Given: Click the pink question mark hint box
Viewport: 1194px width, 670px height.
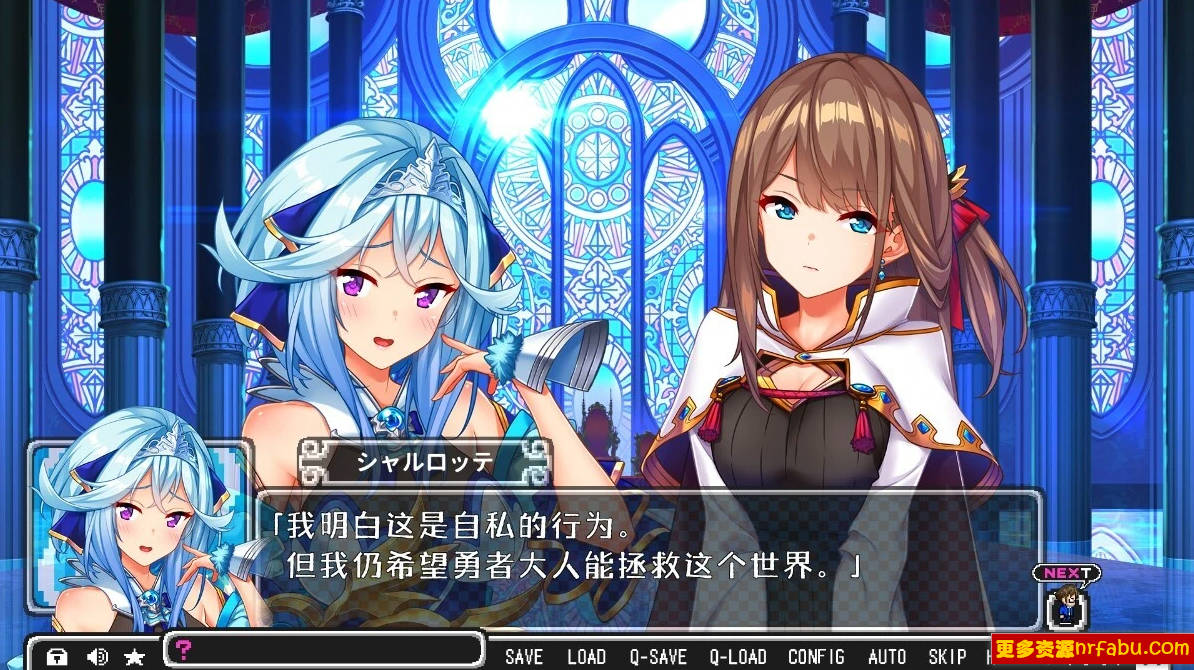Looking at the screenshot, I should [x=324, y=649].
